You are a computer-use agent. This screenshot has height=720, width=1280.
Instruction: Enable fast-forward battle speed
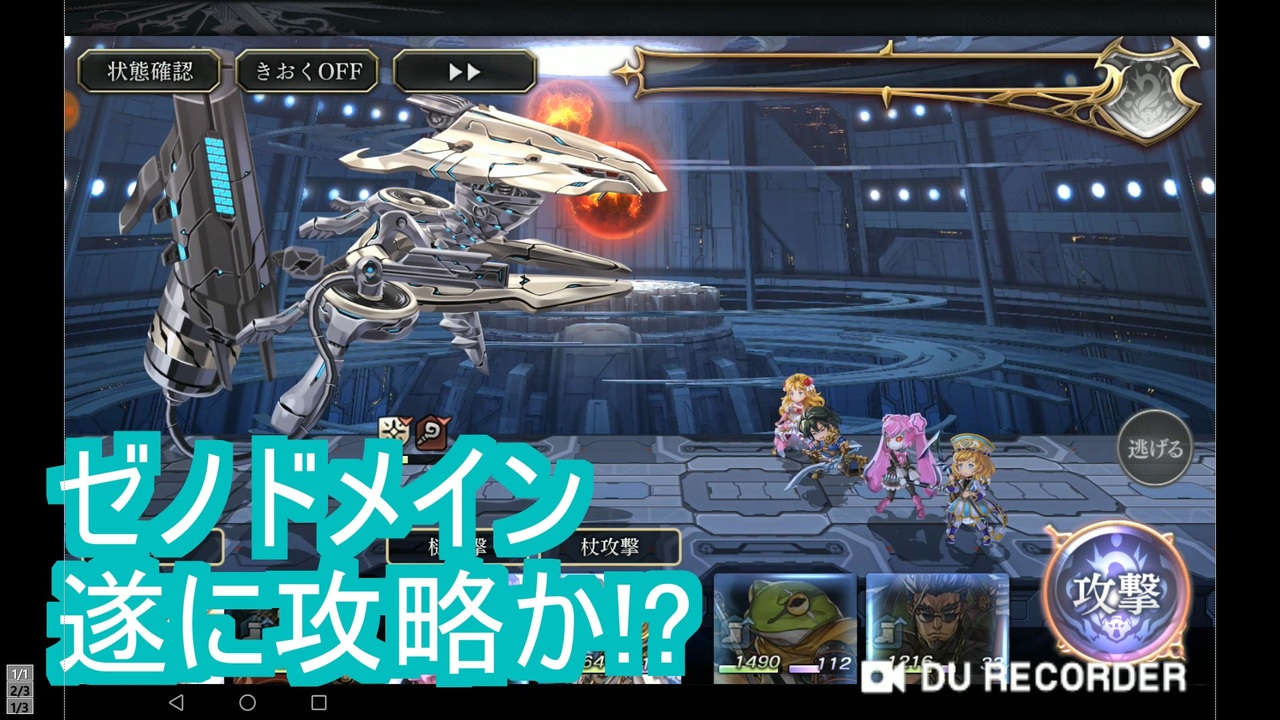point(465,71)
